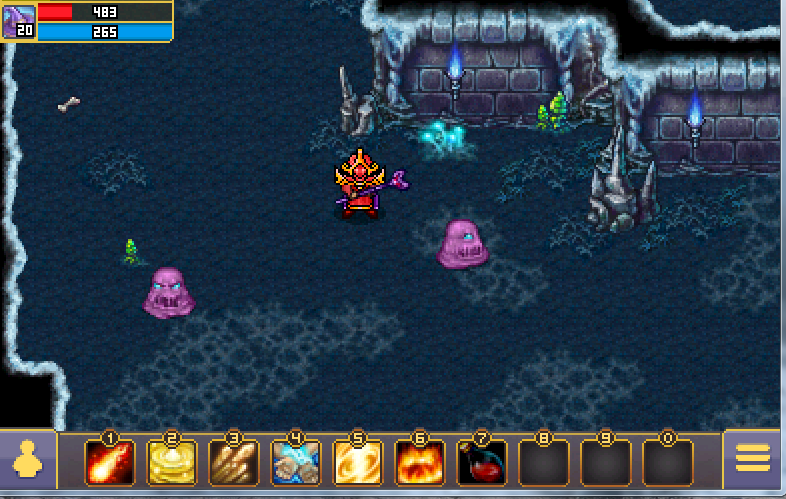Open the character panel button
This screenshot has height=499, width=786.
tap(28, 460)
